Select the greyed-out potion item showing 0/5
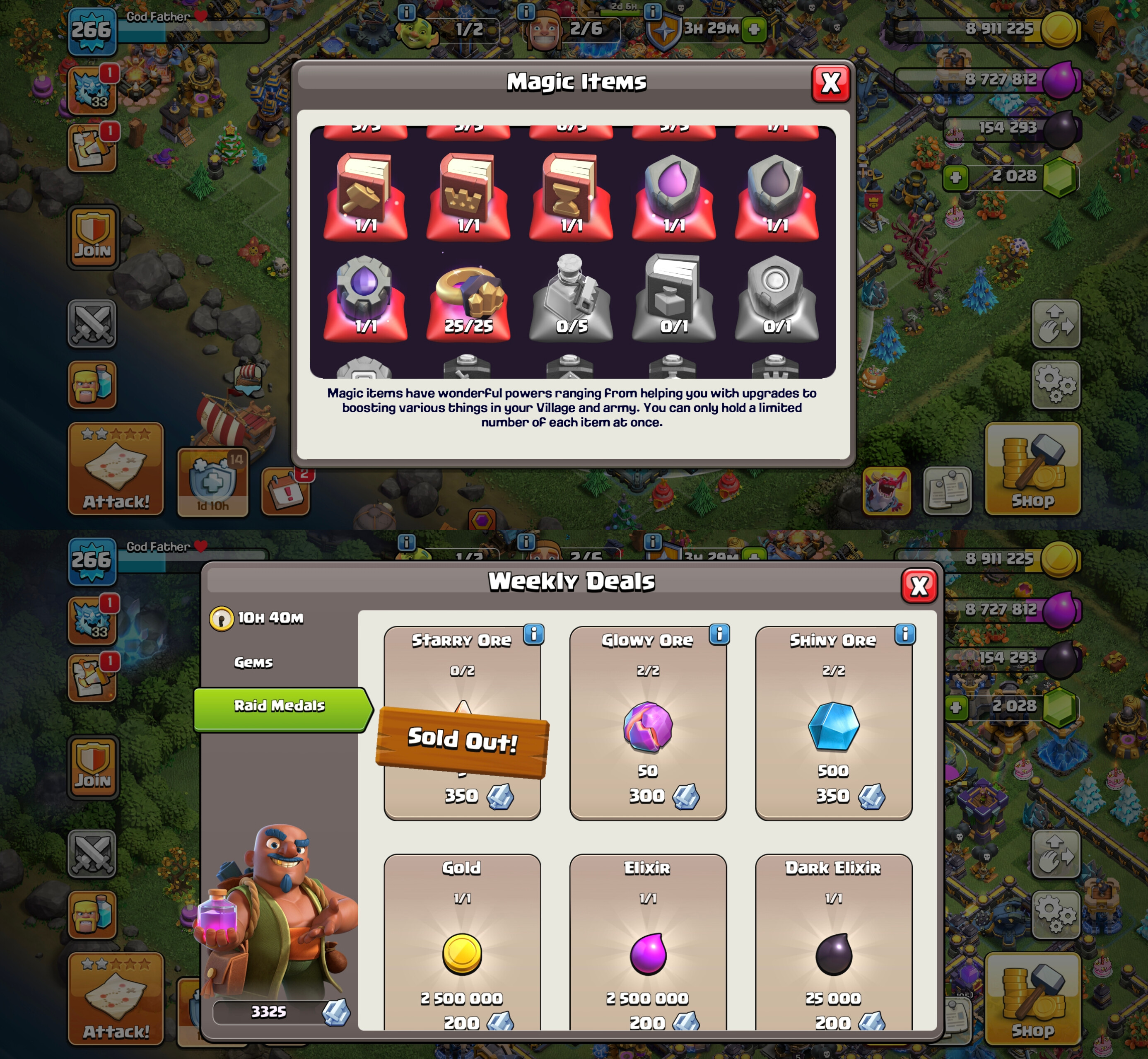Viewport: 1148px width, 1059px height. (x=571, y=298)
